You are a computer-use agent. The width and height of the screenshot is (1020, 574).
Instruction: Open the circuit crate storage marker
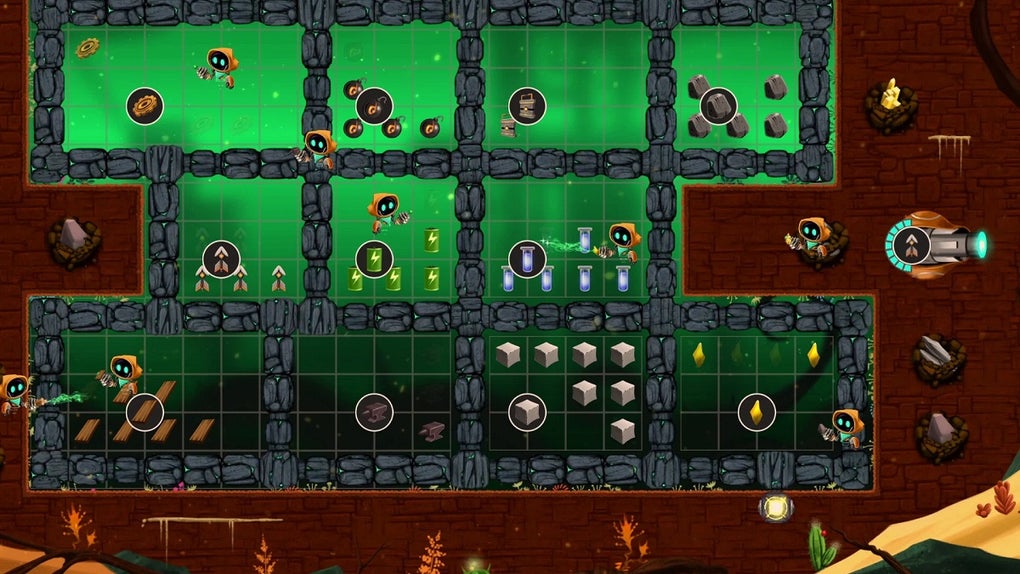click(x=527, y=105)
